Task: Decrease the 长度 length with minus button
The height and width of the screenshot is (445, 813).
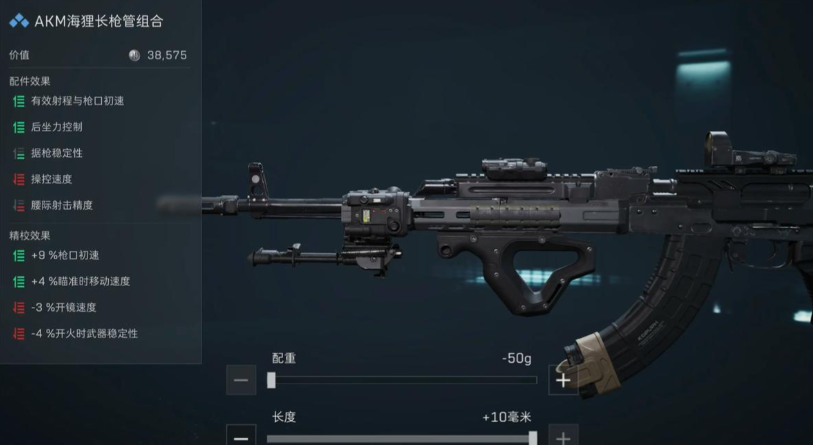Action: pos(241,437)
